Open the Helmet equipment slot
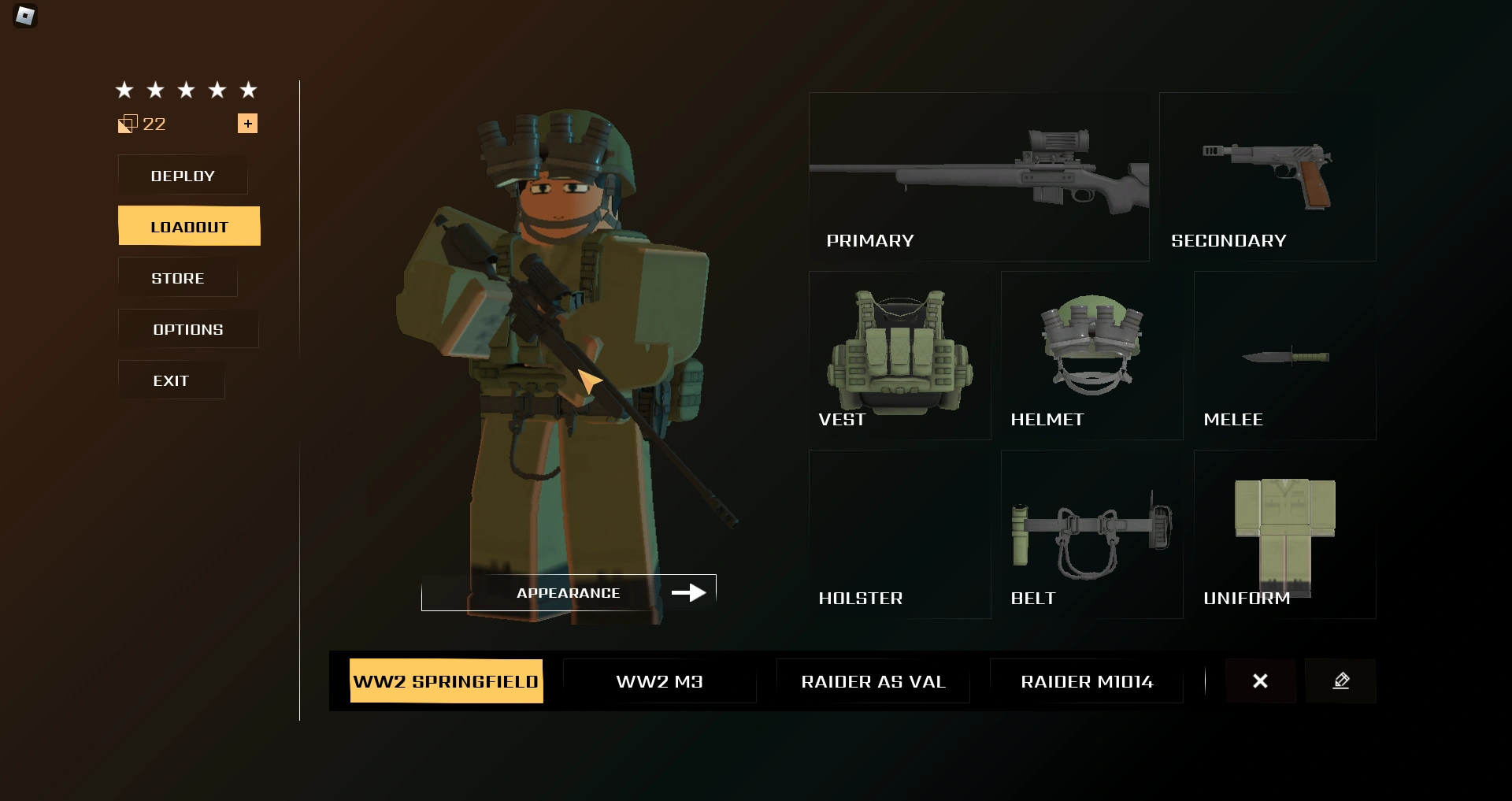The height and width of the screenshot is (801, 1512). [x=1091, y=356]
